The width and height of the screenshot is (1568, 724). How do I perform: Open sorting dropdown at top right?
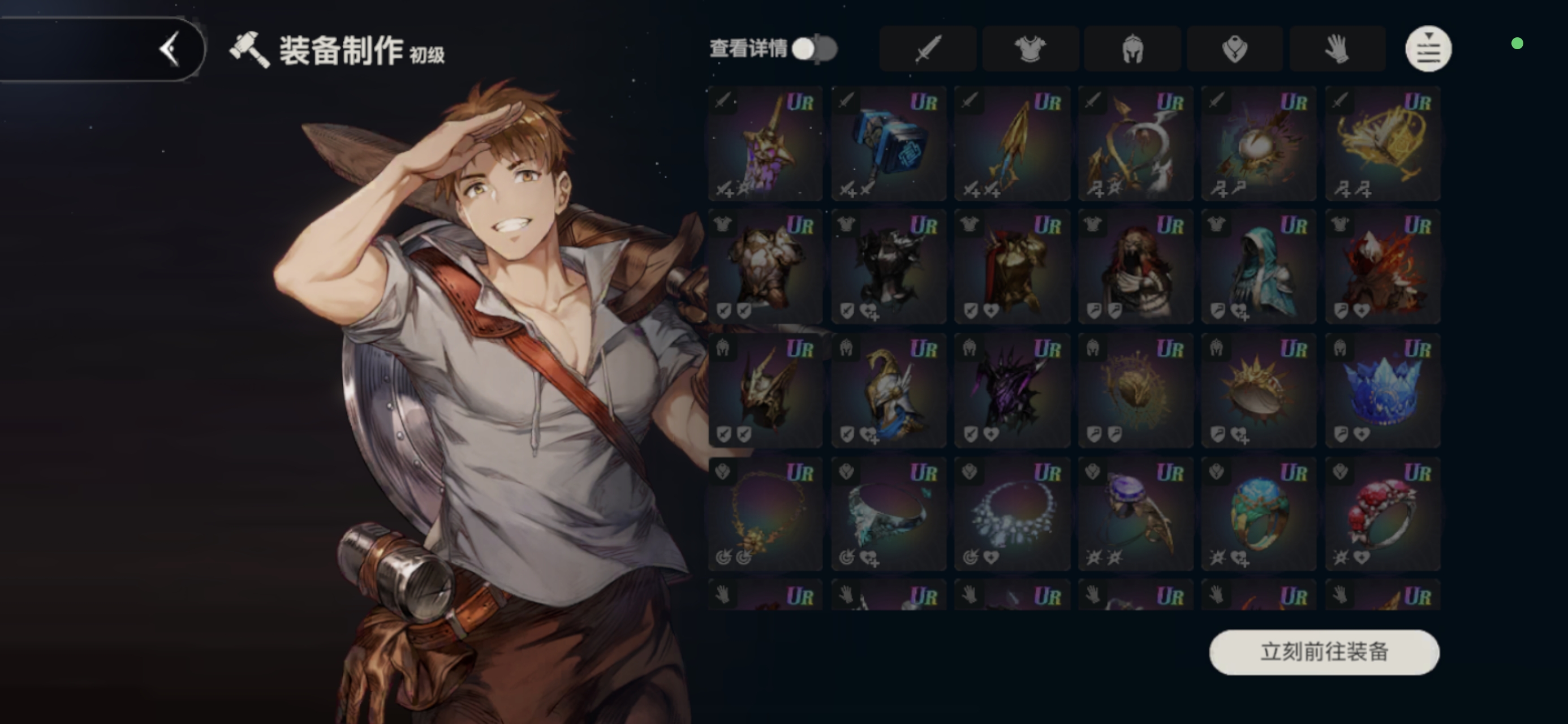[x=1428, y=49]
